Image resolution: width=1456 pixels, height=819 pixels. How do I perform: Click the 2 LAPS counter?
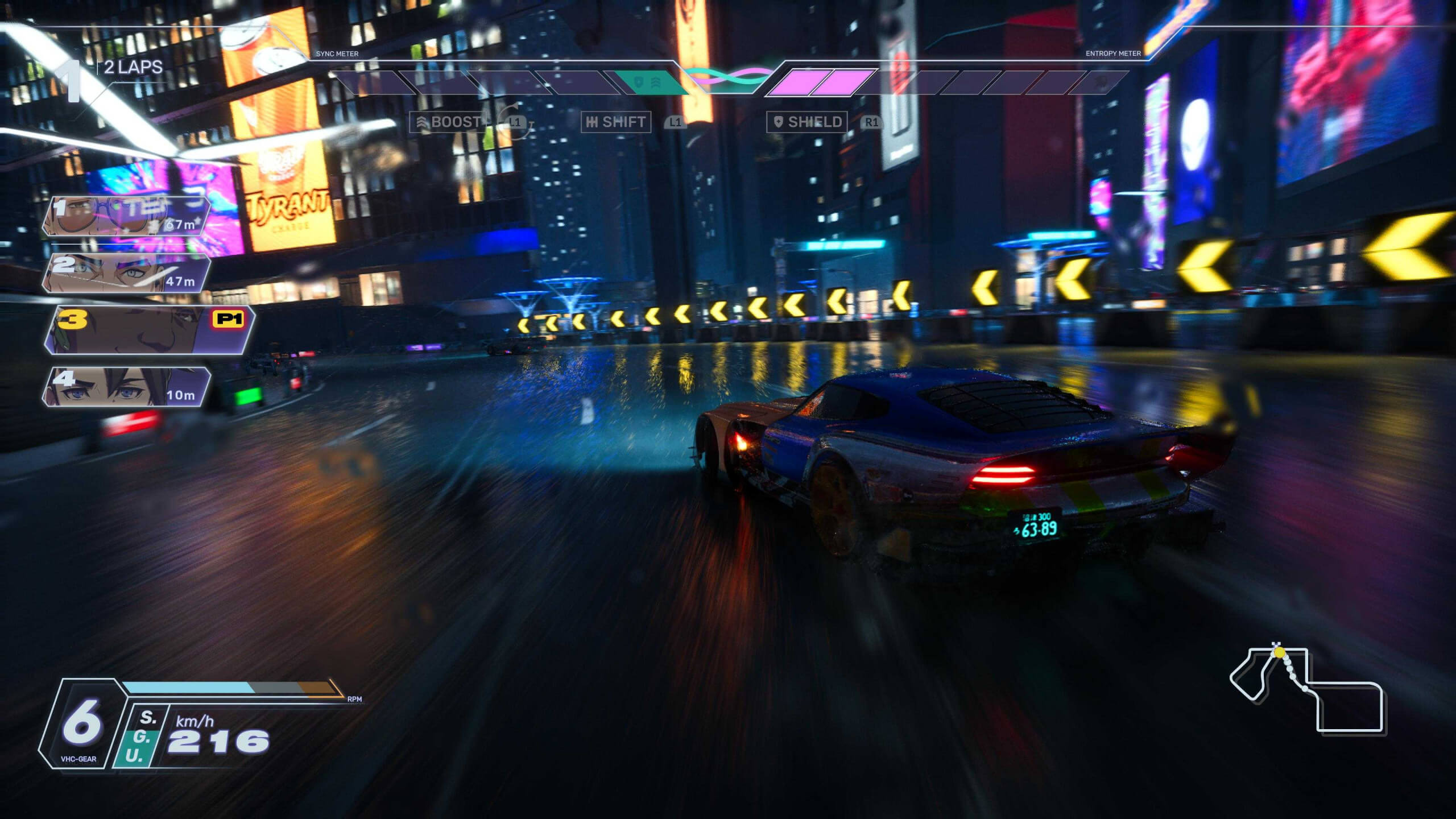(130, 66)
